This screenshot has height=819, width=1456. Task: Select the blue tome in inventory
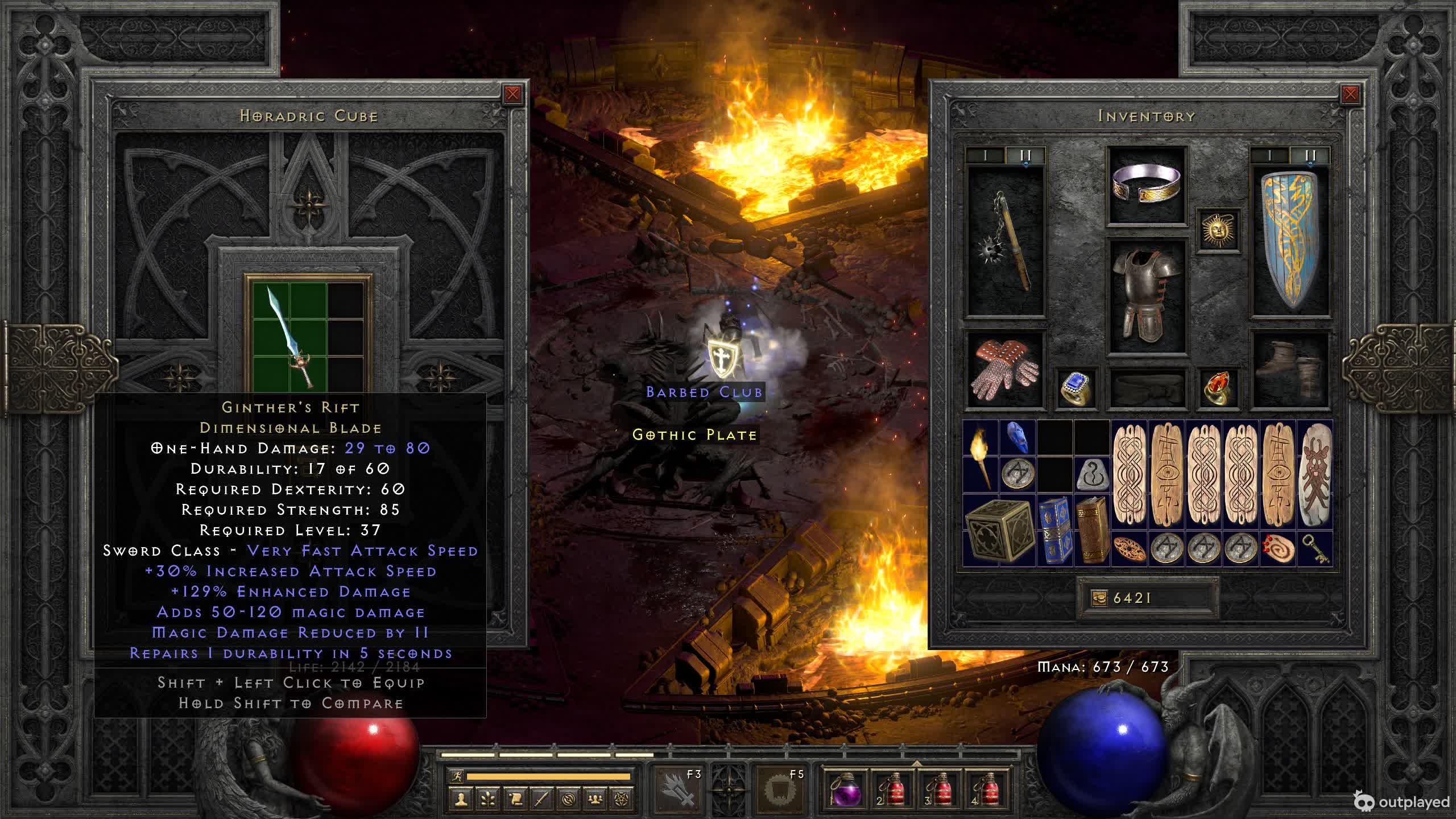(x=1054, y=531)
